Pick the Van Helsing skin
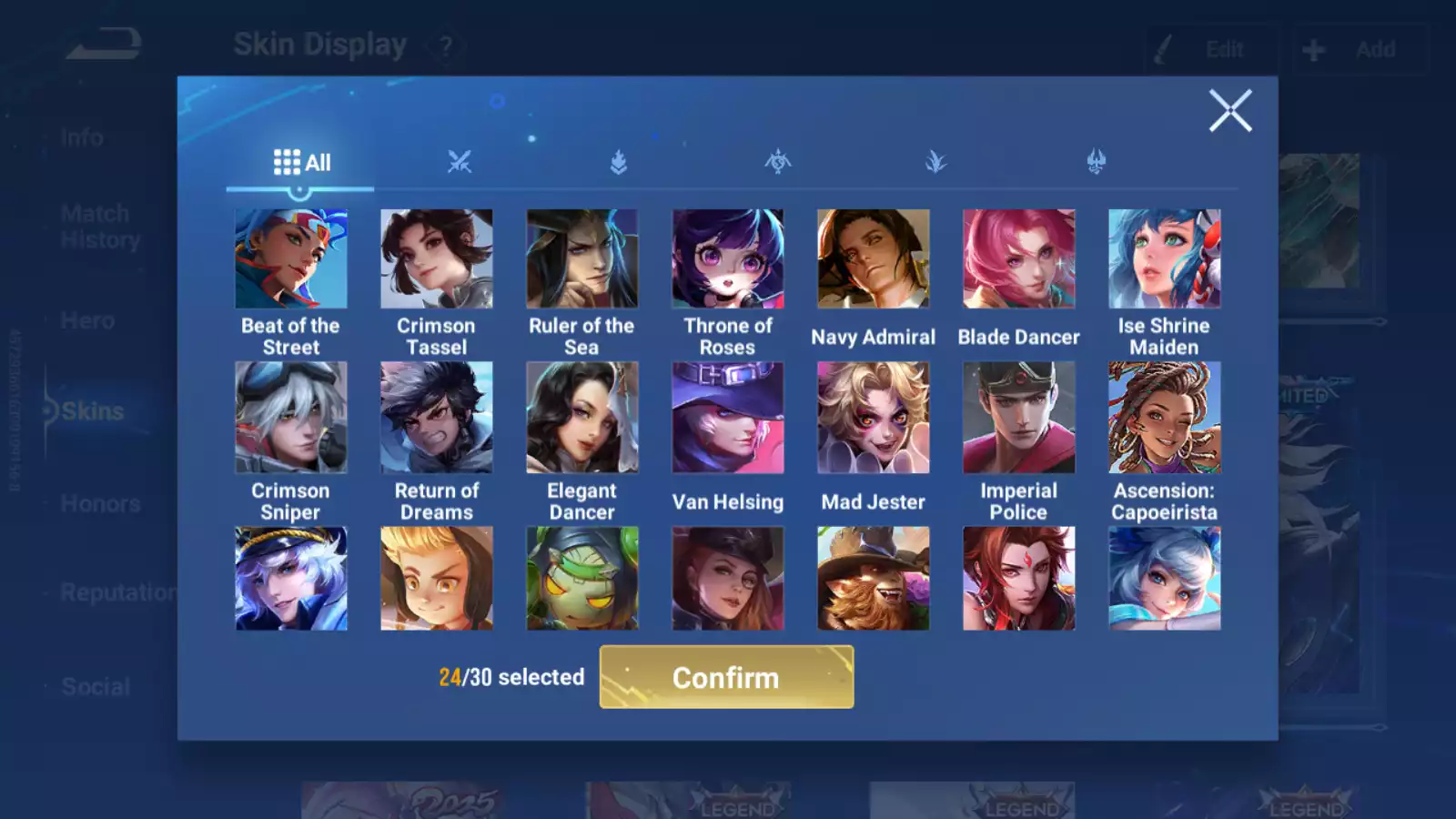1456x819 pixels. 728,418
